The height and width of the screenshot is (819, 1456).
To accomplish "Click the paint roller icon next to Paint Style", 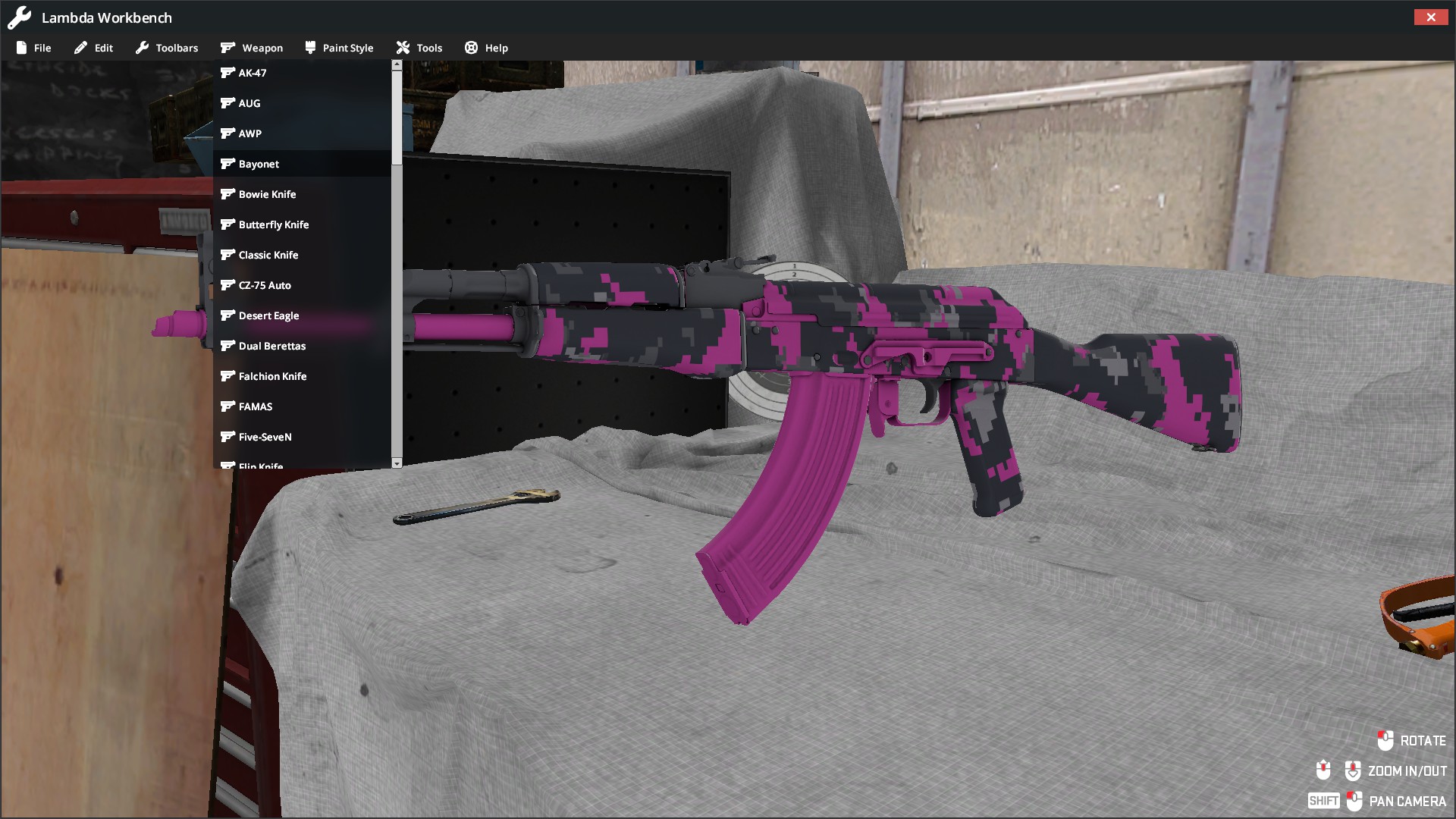I will [x=309, y=47].
